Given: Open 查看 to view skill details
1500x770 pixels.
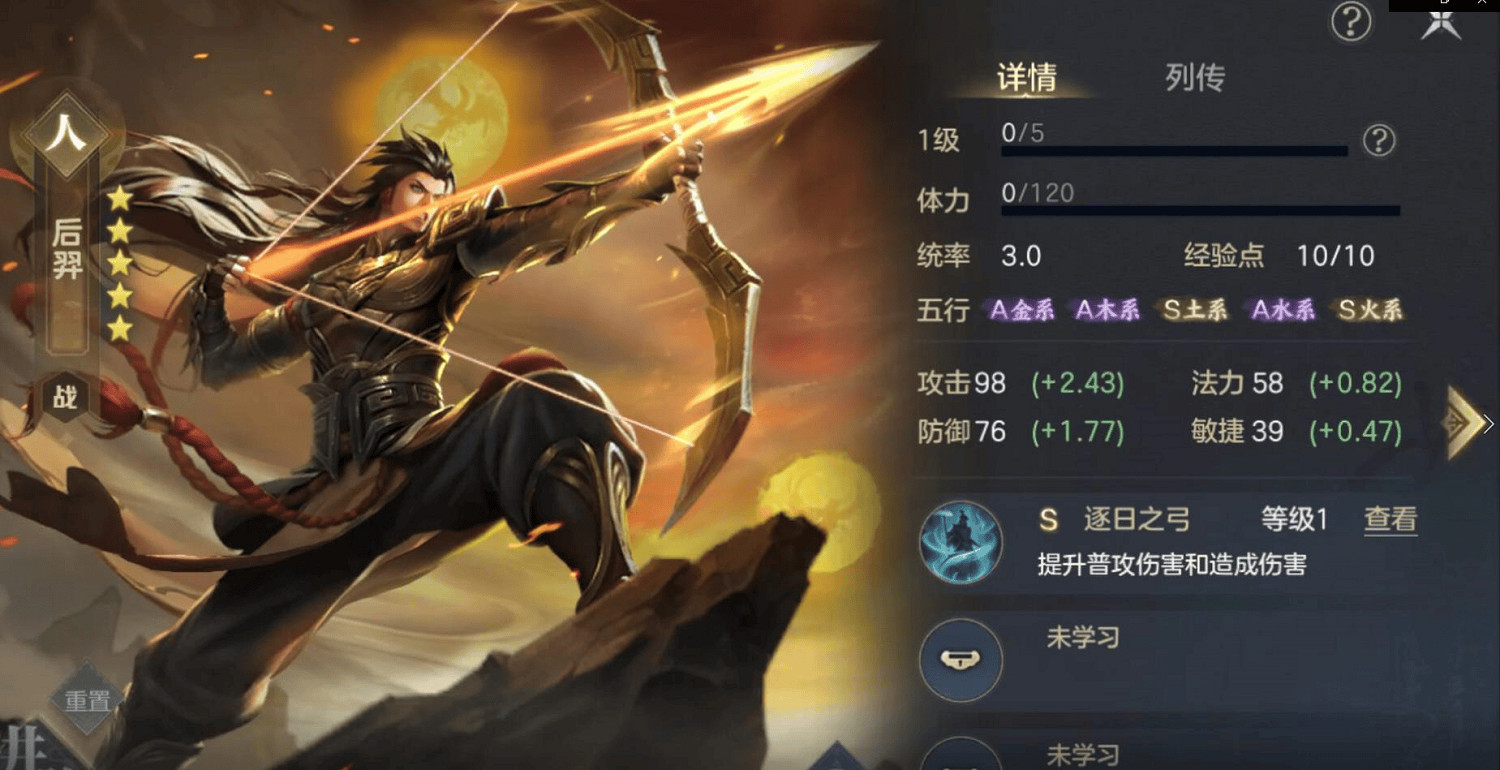Looking at the screenshot, I should pyautogui.click(x=1390, y=519).
